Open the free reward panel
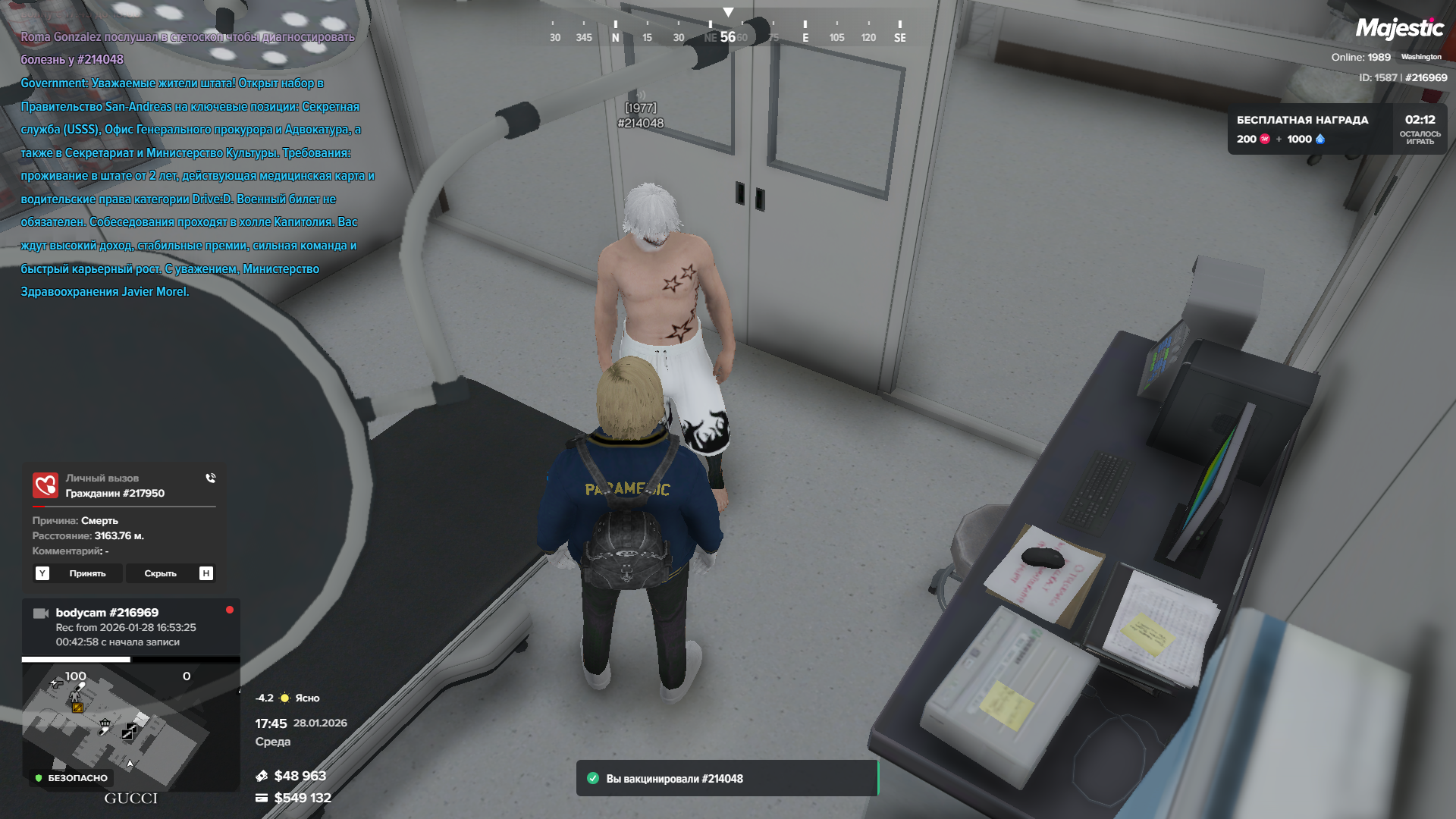1456x819 pixels. click(x=1336, y=129)
